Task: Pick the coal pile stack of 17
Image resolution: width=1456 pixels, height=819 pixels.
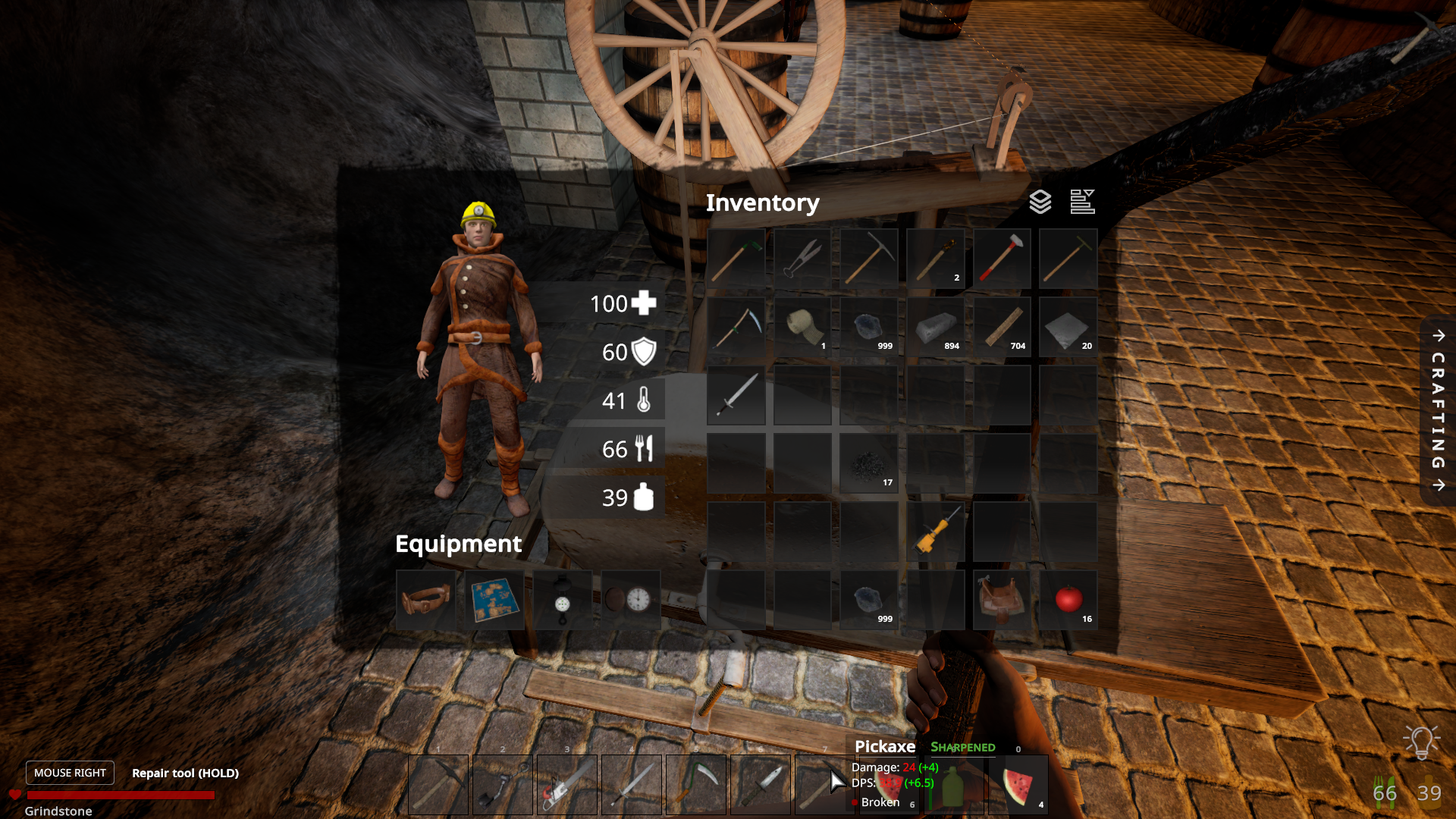Action: pyautogui.click(x=869, y=463)
